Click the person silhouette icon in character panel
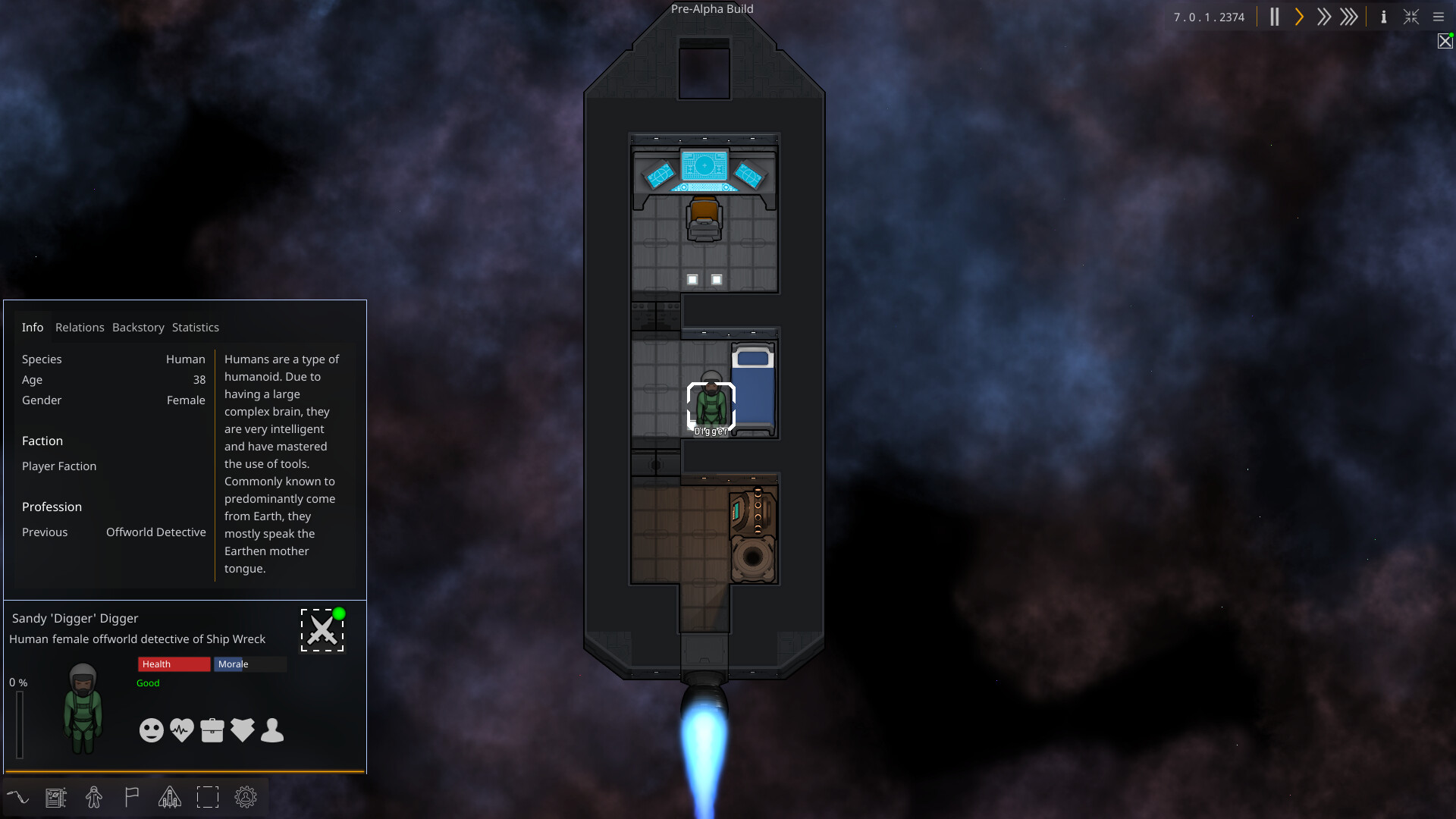 [x=271, y=730]
